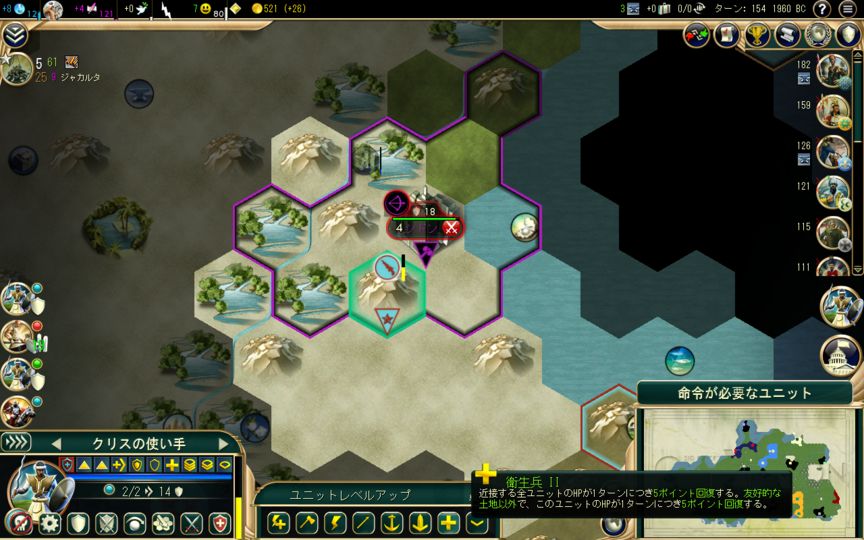Screen dimensions: 864x540
Task: Pick the anchor promotion icon
Action: (x=392, y=521)
